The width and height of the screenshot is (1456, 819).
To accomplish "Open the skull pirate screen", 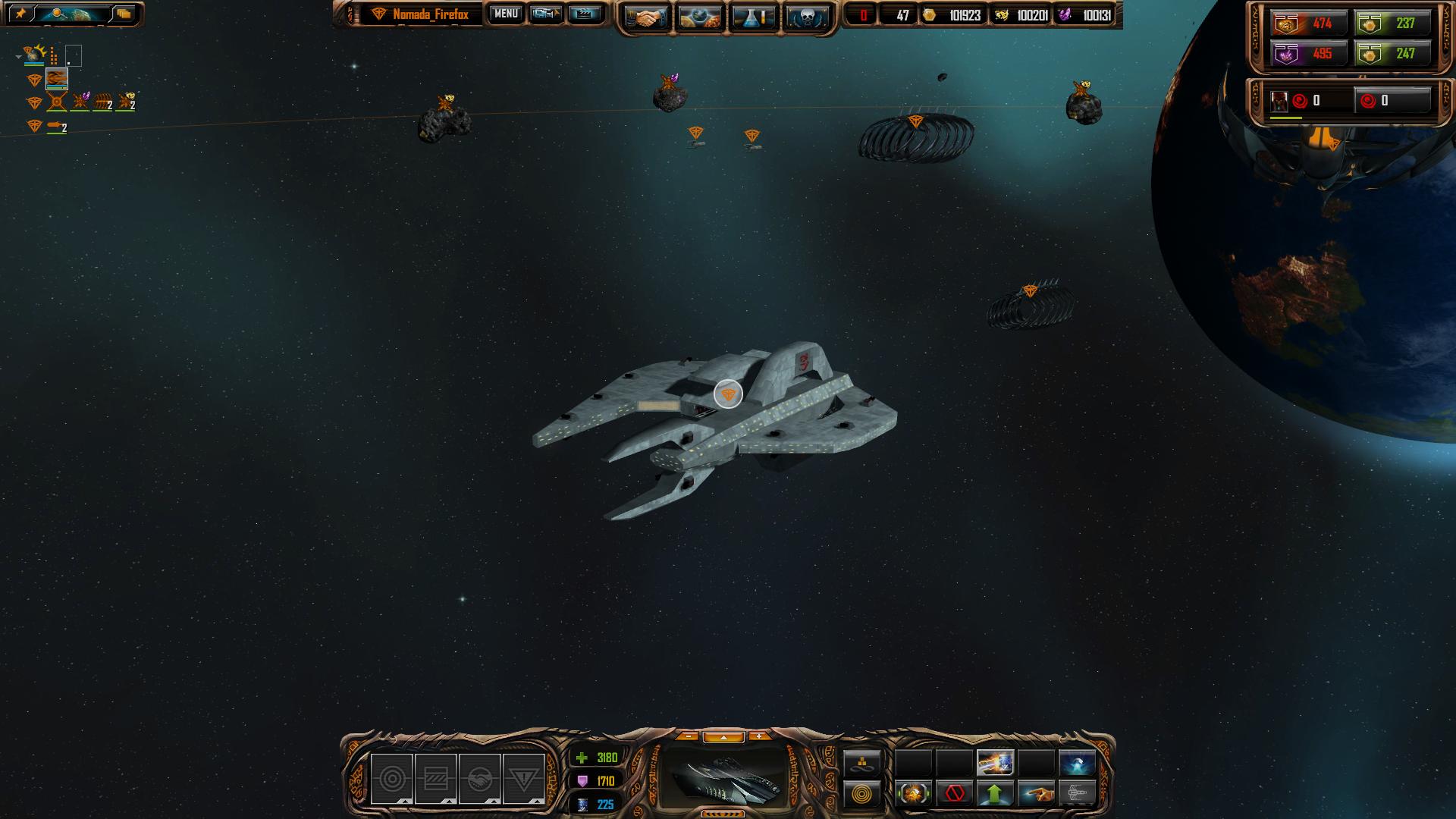I will 806,17.
